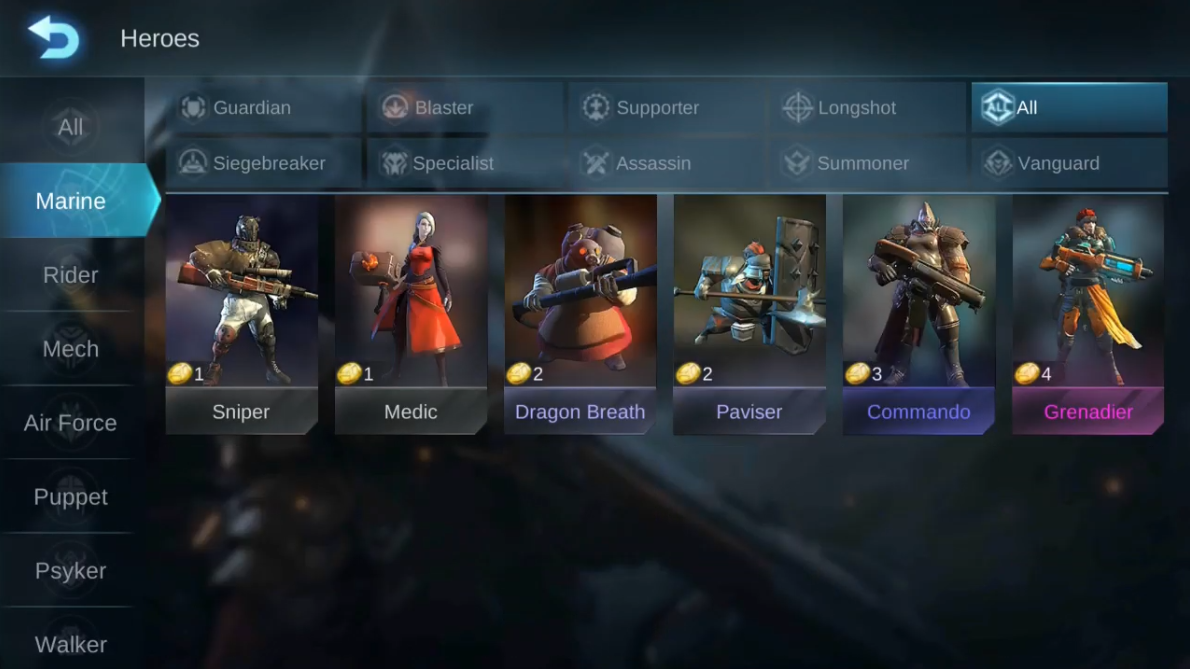
Task: Select the Air Force faction tab
Action: 70,423
